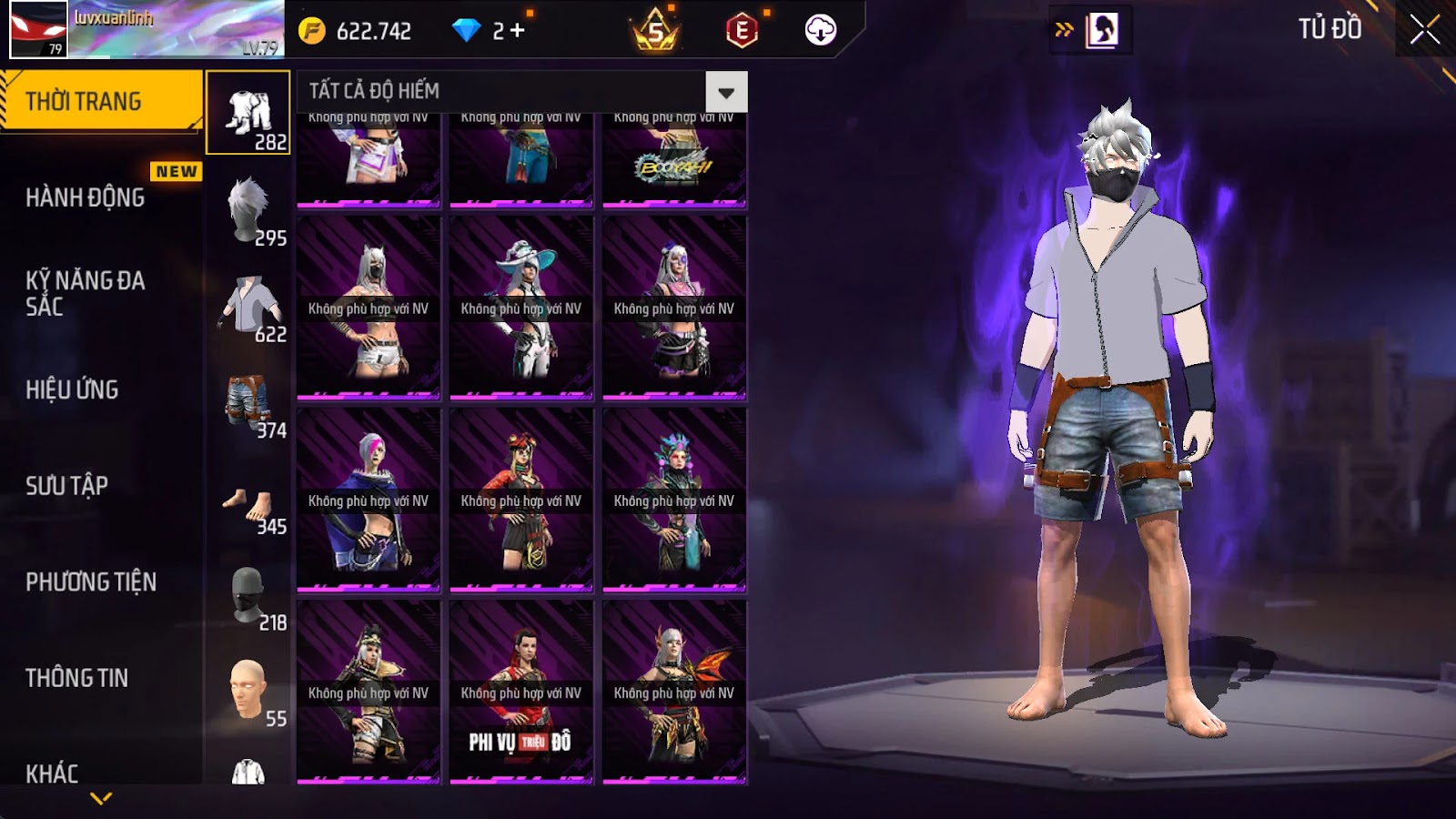The height and width of the screenshot is (819, 1456).
Task: Select the cowboy hat white outfit thumbnail
Action: point(521,308)
